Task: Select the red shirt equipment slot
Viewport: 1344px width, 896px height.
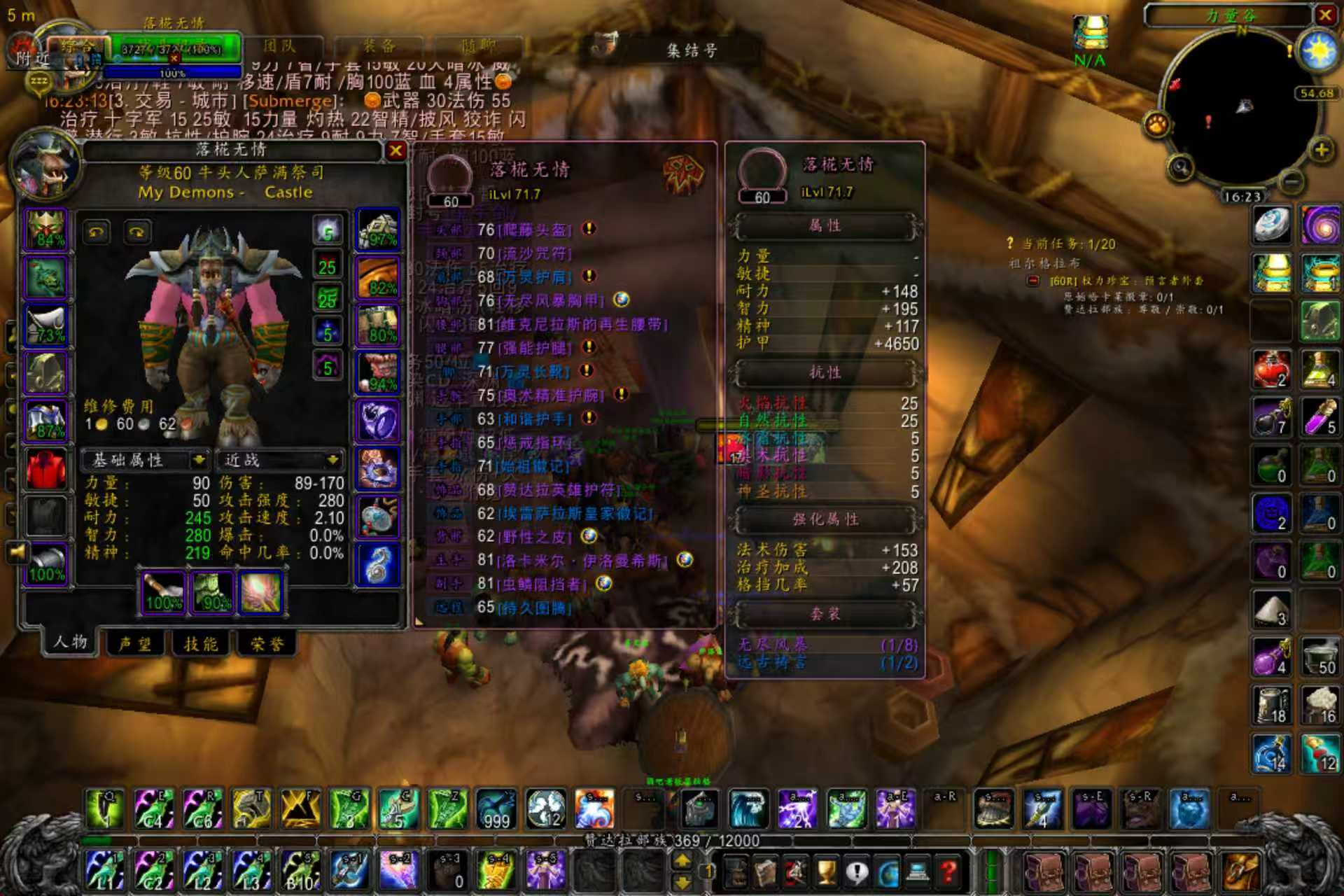Action: pos(46,468)
